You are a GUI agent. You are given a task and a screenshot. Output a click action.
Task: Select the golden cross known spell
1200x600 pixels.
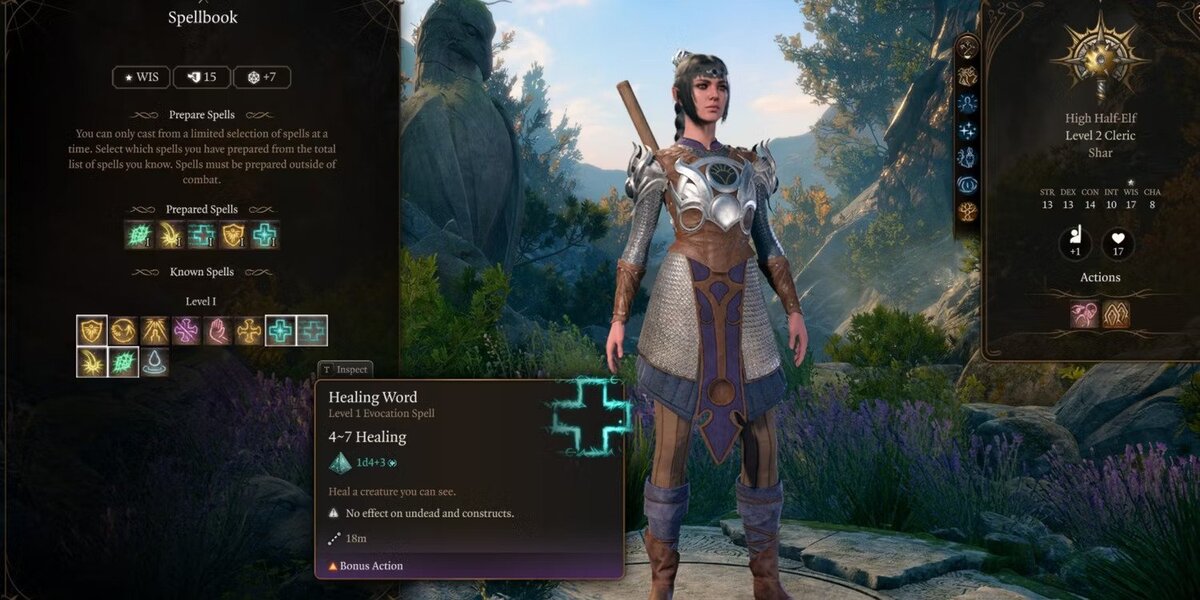coord(248,331)
